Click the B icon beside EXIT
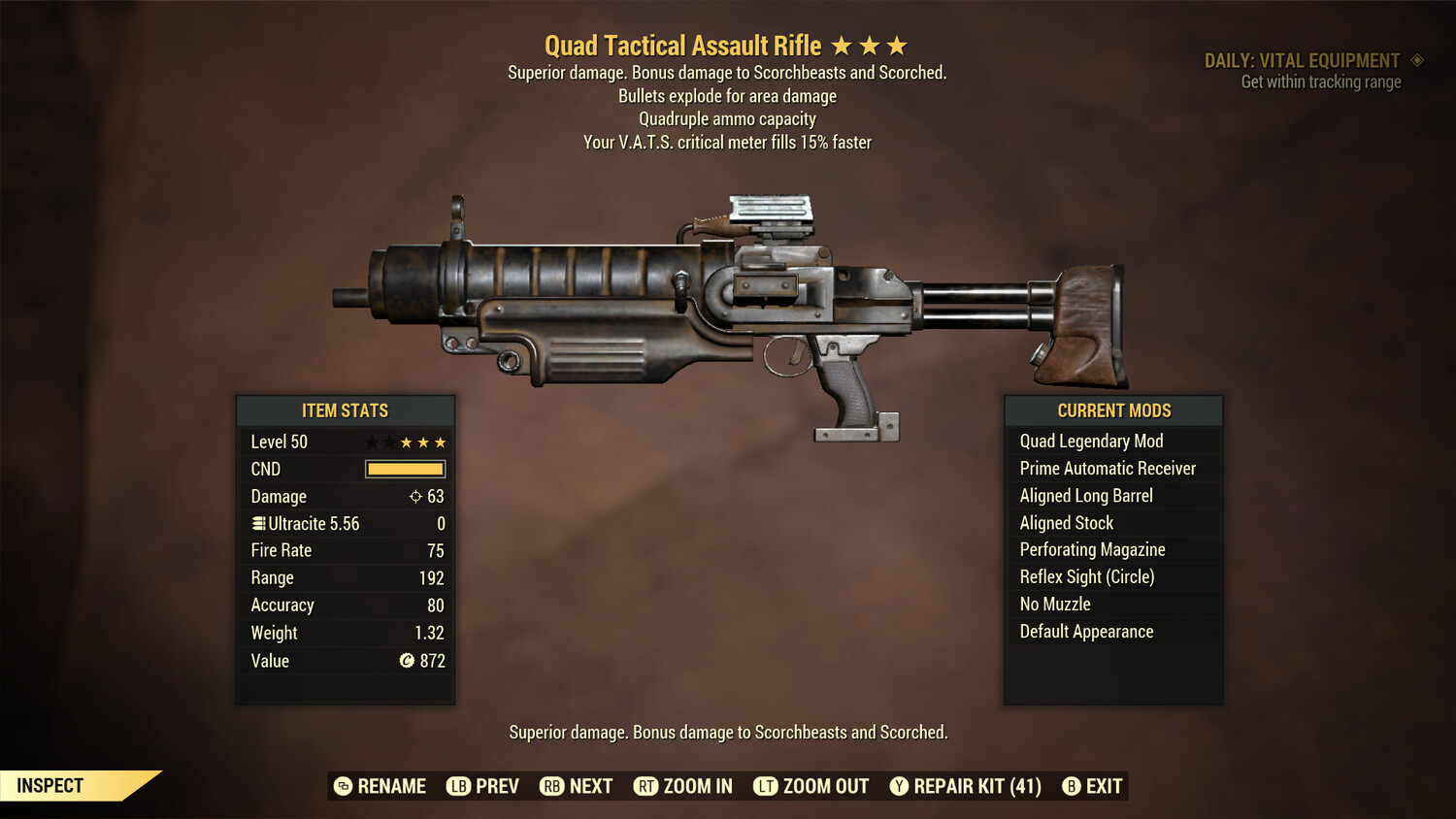Viewport: 1456px width, 819px height. click(1072, 786)
